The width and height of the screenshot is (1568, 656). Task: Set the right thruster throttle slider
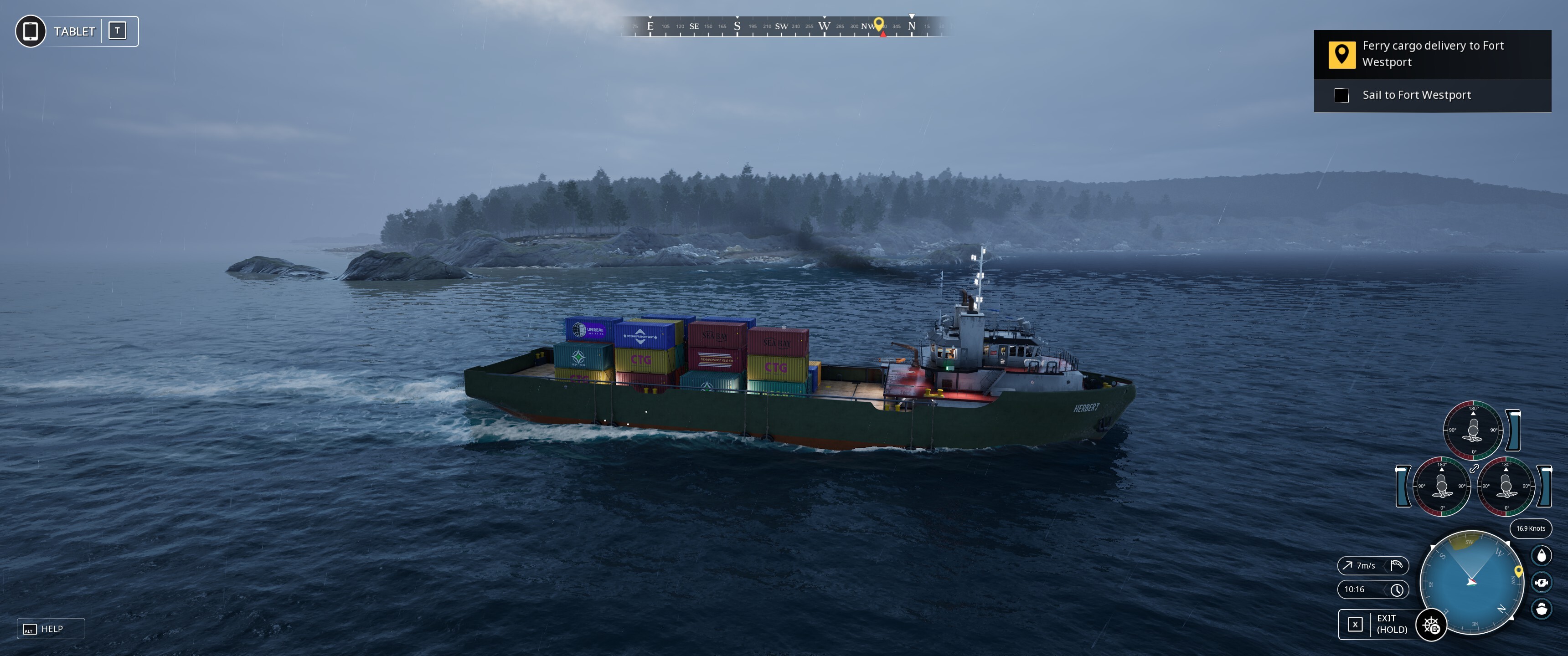point(1544,486)
